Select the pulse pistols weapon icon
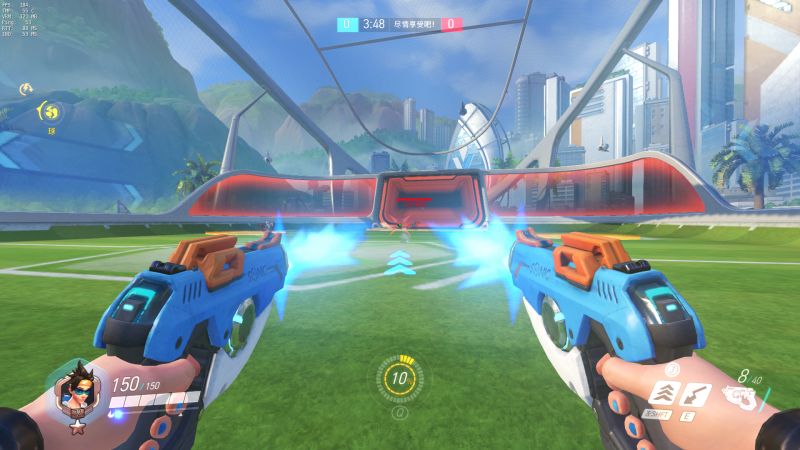Screen dimensions: 800x450 [741, 396]
